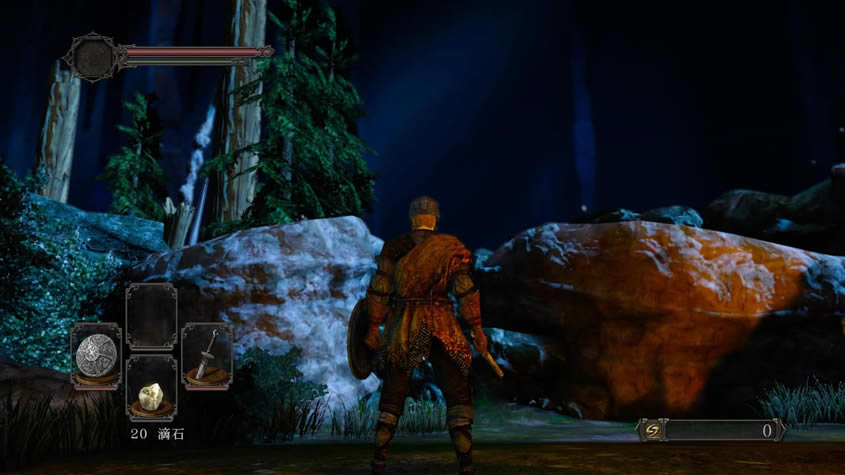Select the sword weapon slot
This screenshot has height=475, width=845.
207,354
